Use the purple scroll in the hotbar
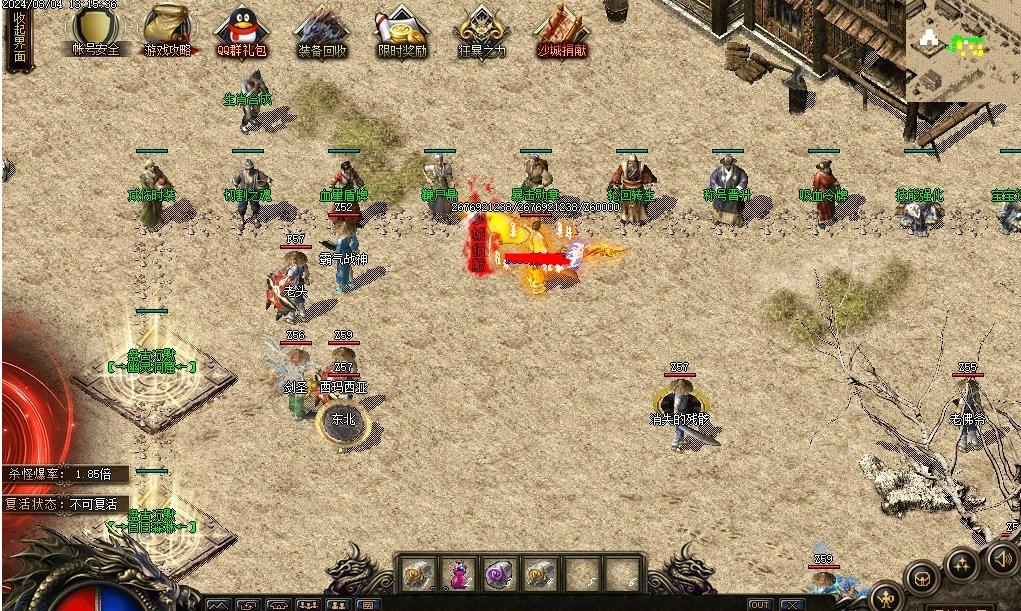Viewport: 1021px width, 611px height. (499, 574)
